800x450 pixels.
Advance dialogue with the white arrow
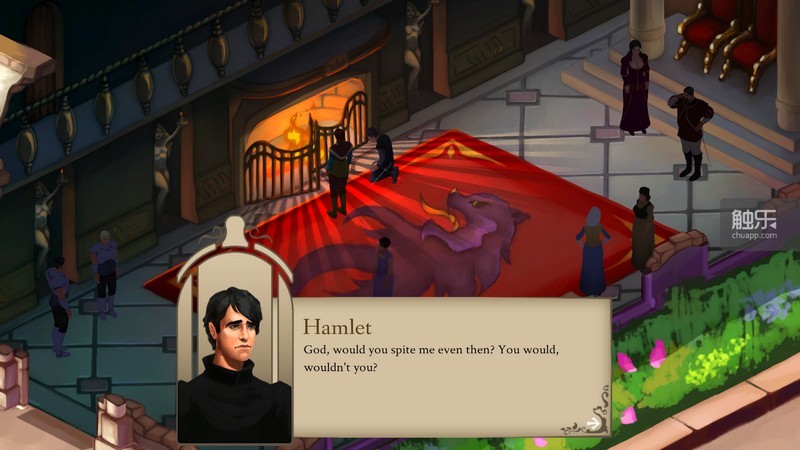click(592, 423)
